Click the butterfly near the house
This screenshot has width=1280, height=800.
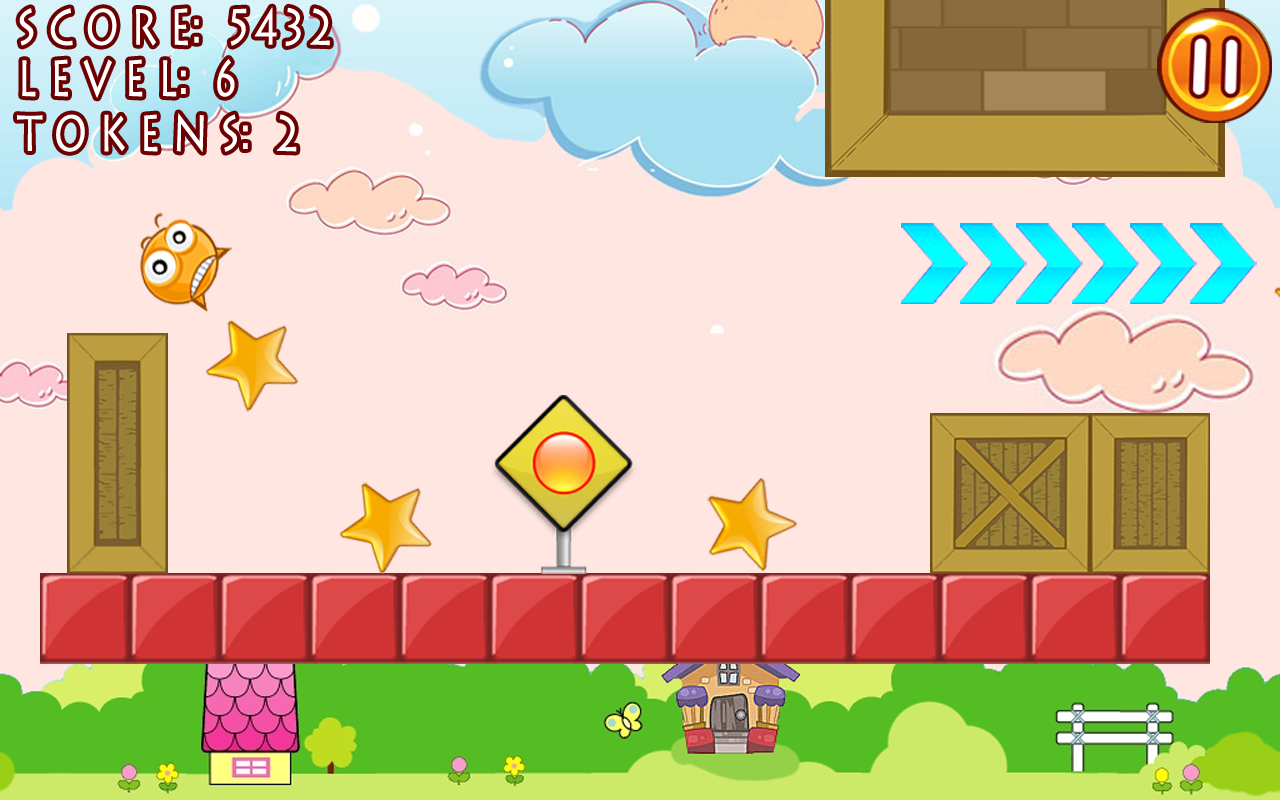click(x=623, y=718)
